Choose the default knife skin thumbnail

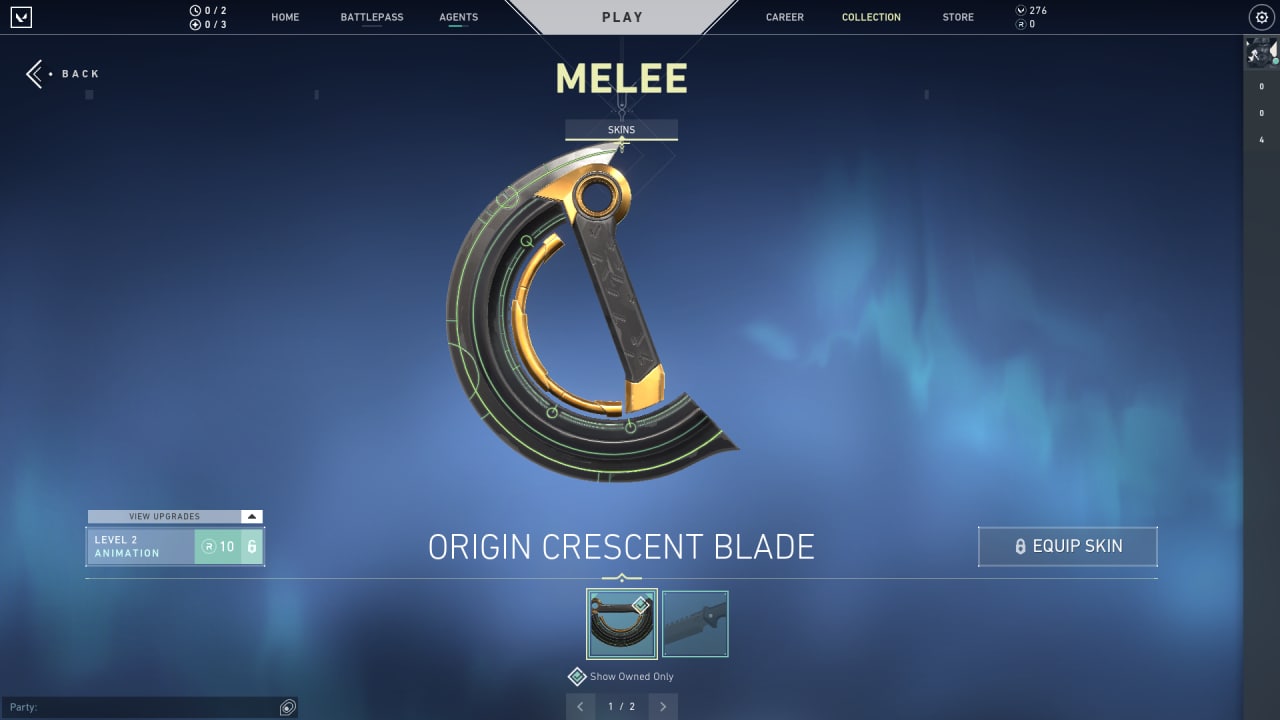coord(695,624)
